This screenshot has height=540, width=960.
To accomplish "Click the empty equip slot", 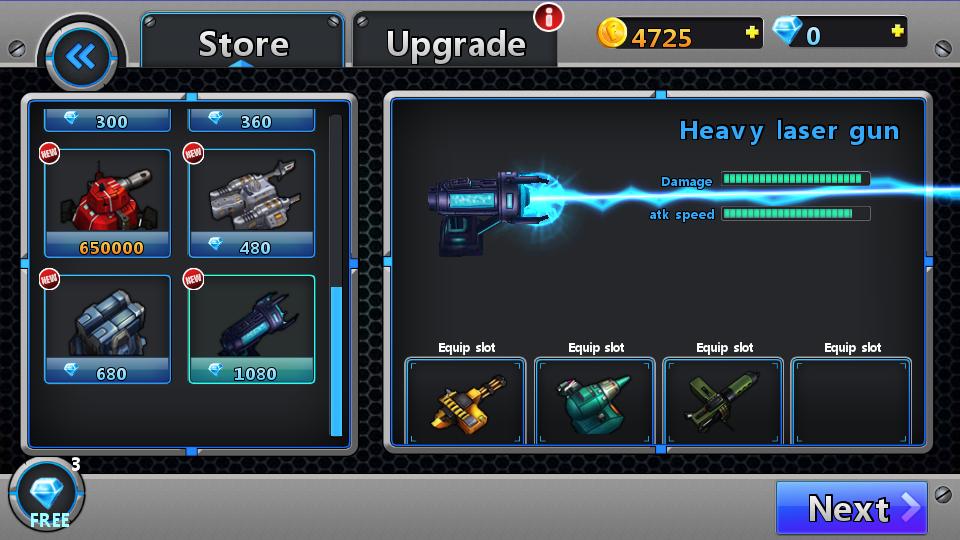I will point(852,402).
